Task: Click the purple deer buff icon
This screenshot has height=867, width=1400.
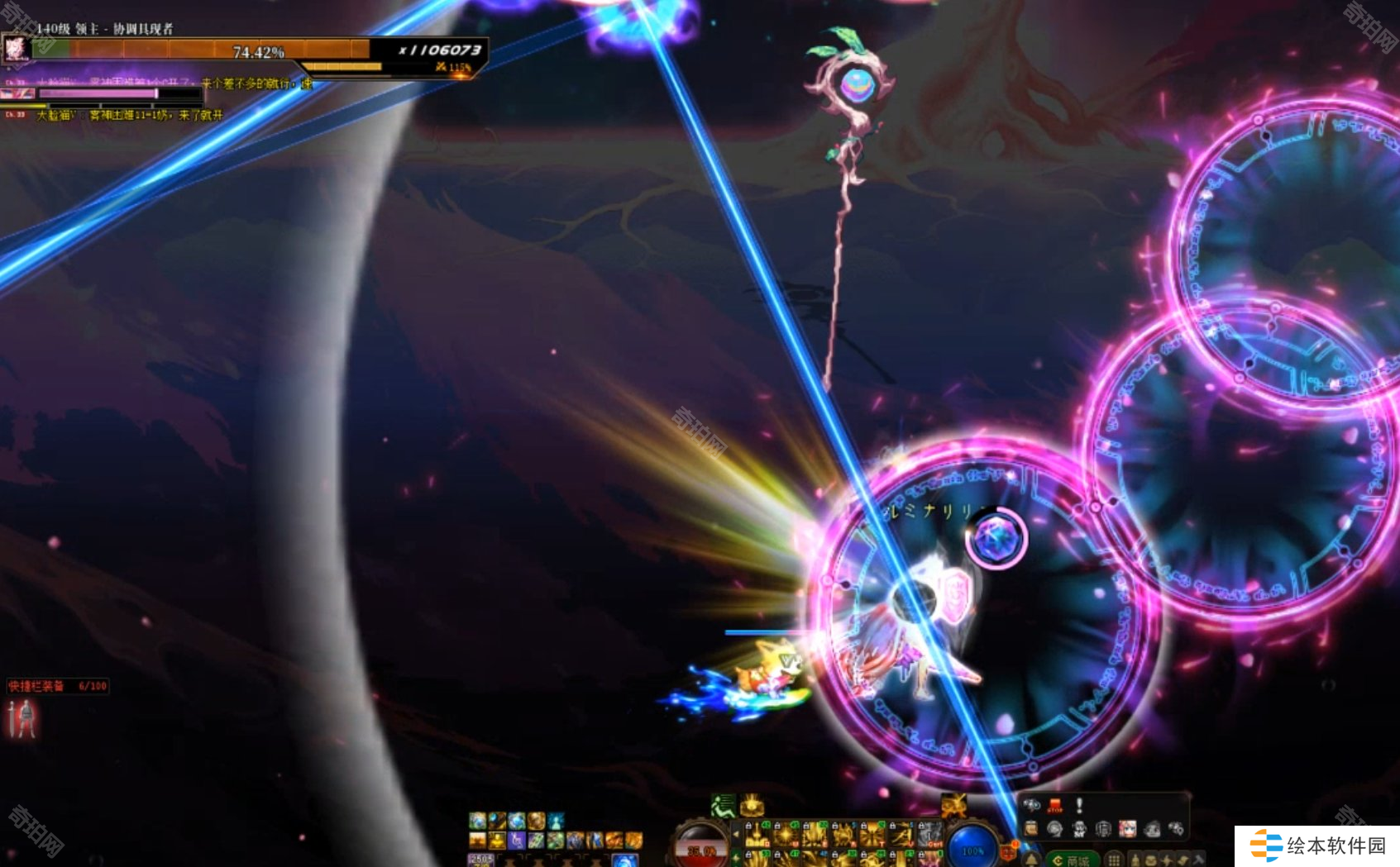Action: 516,841
